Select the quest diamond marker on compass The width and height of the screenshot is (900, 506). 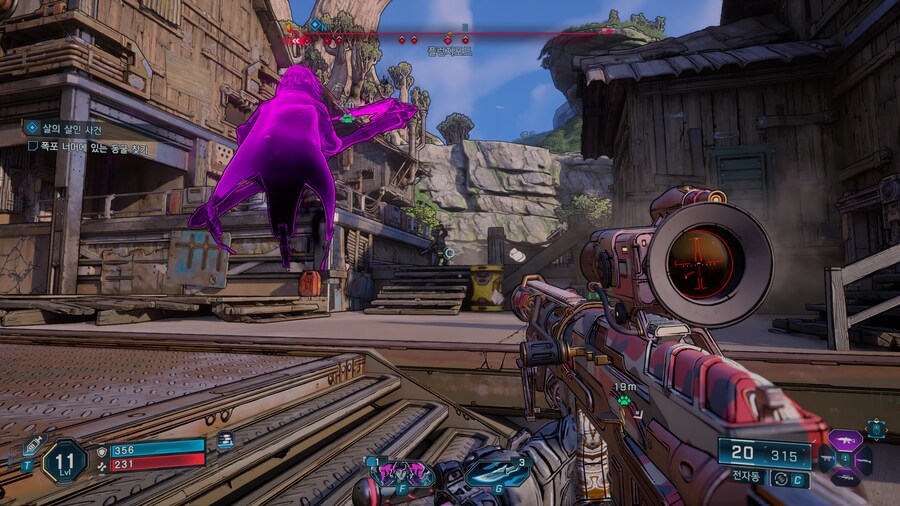(x=316, y=24)
